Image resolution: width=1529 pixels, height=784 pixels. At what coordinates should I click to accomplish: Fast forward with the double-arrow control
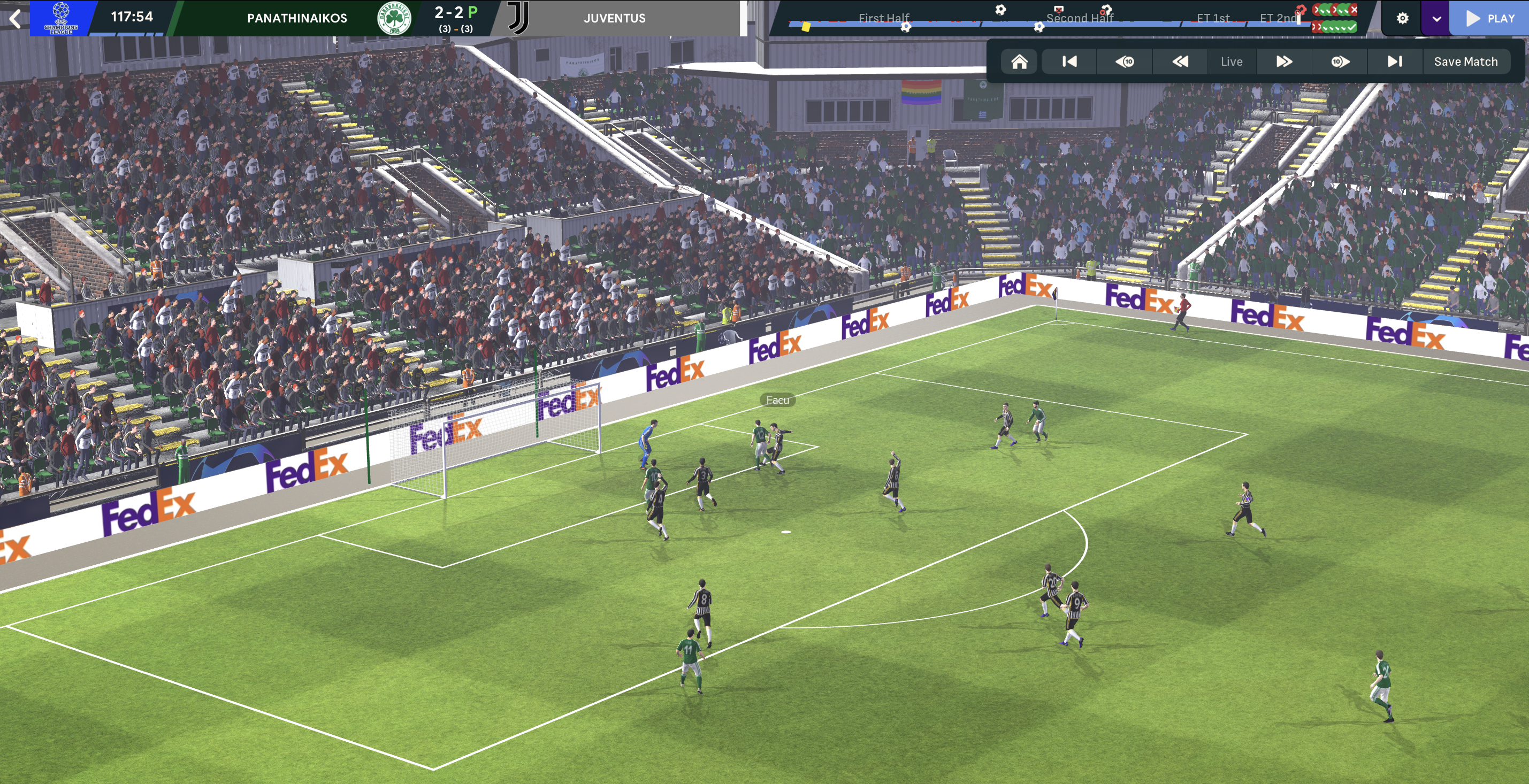tap(1284, 62)
